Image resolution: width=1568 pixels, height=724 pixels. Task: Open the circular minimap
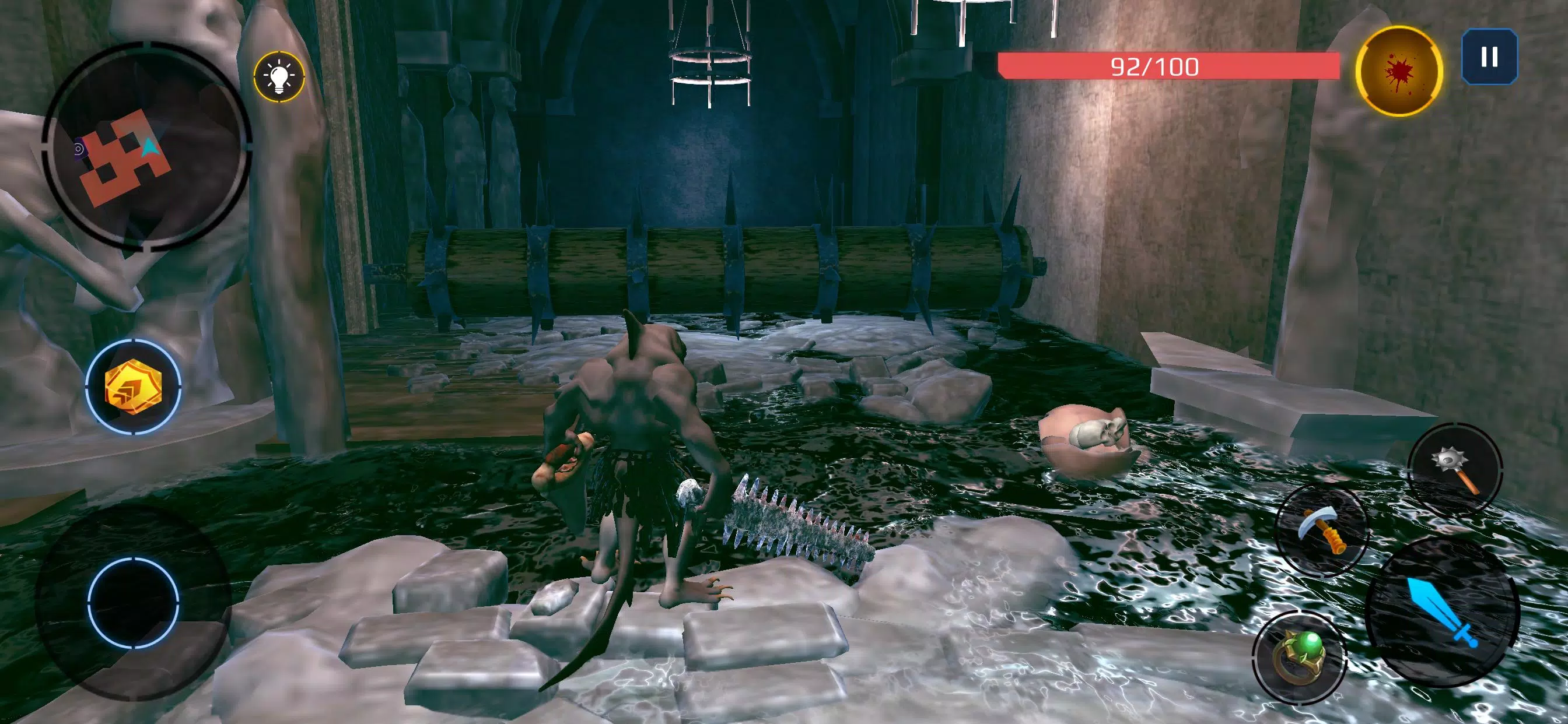tap(146, 146)
